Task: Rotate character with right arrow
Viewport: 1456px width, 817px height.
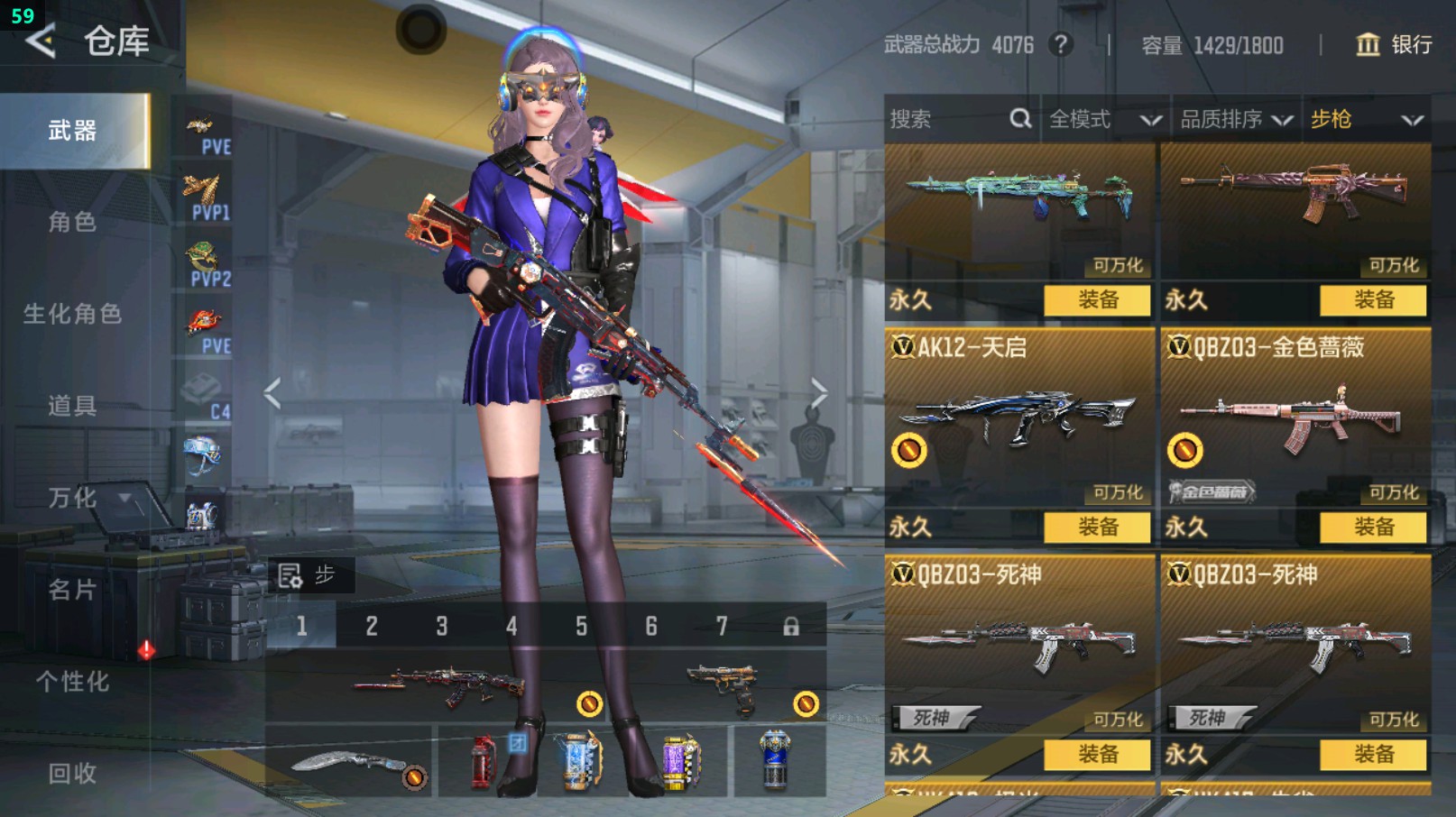Action: (x=818, y=393)
